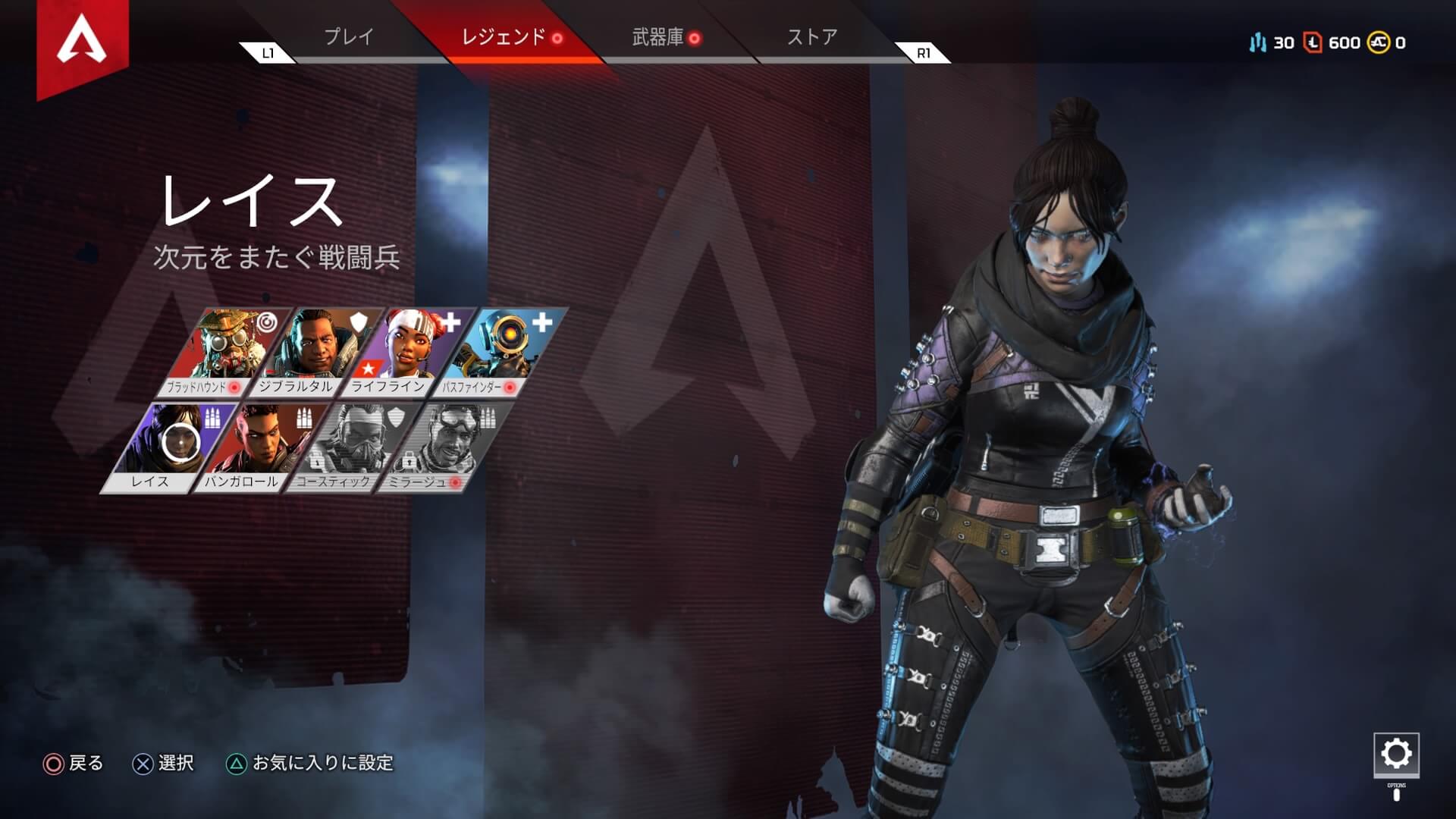Go to the 武器庫 tab

[658, 37]
